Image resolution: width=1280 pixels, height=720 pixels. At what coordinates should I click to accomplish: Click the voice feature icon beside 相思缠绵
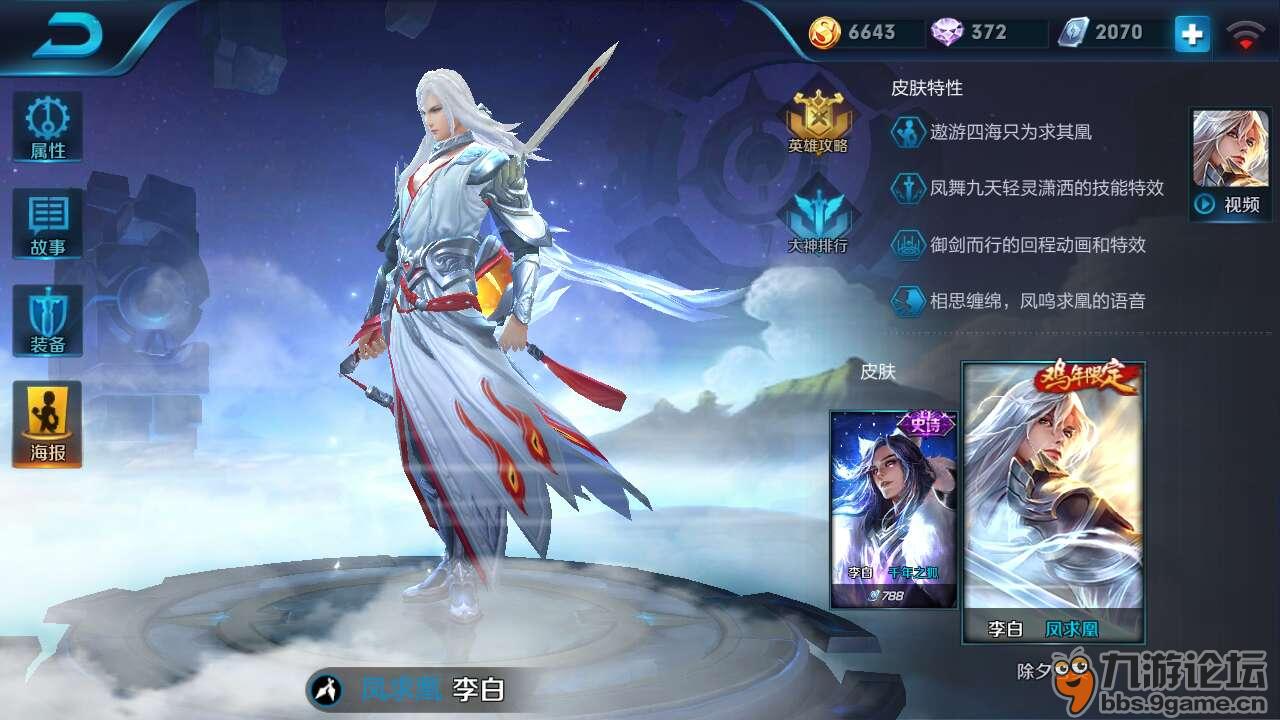[x=908, y=299]
